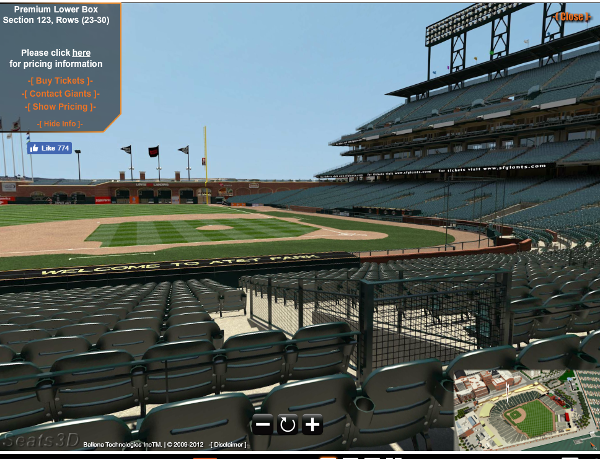Activate the circular rotate view button
600x459 pixels.
[x=287, y=424]
